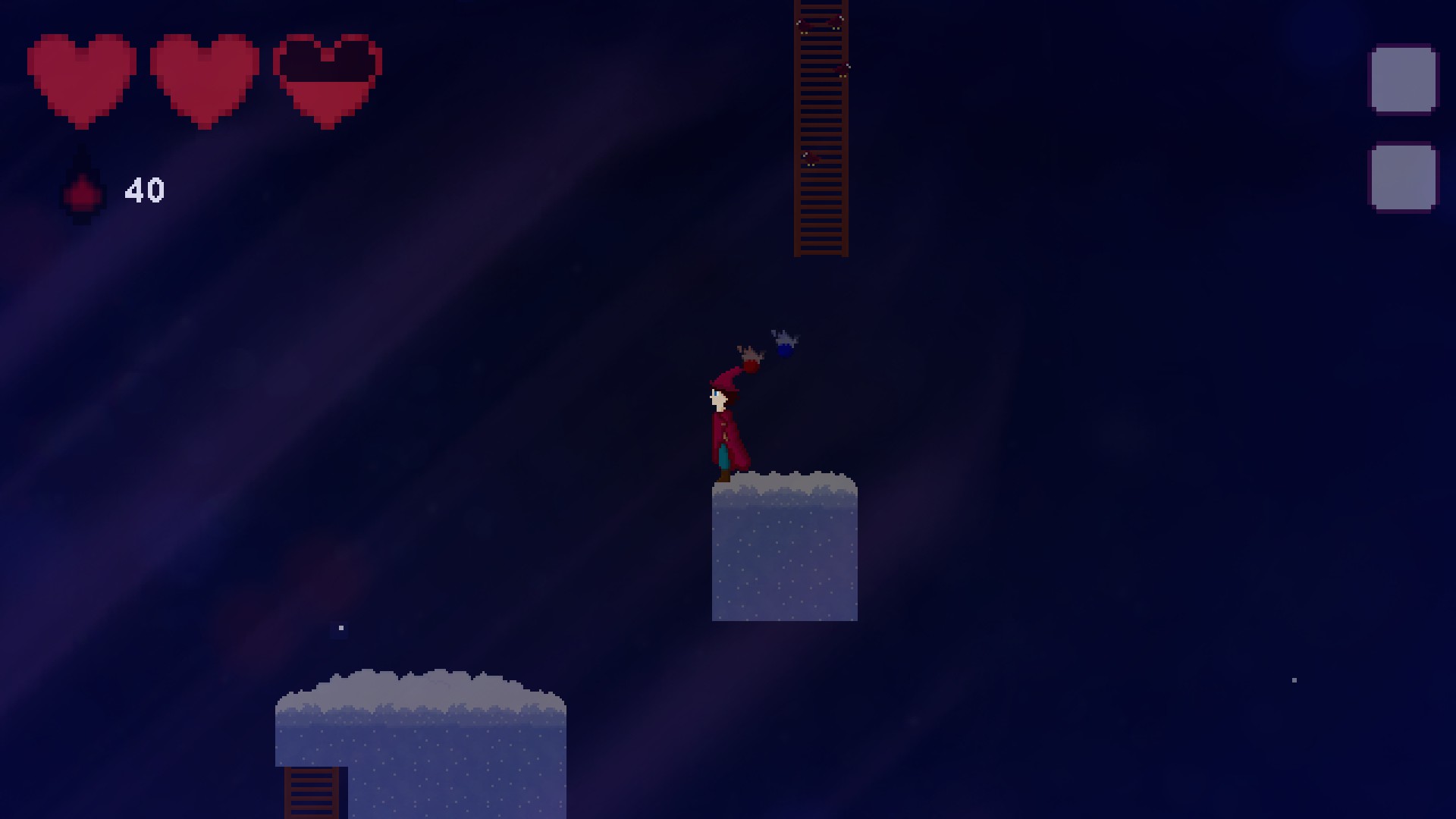Image resolution: width=1456 pixels, height=819 pixels.
Task: Toggle the upper inventory slot on the right
Action: click(x=1404, y=78)
